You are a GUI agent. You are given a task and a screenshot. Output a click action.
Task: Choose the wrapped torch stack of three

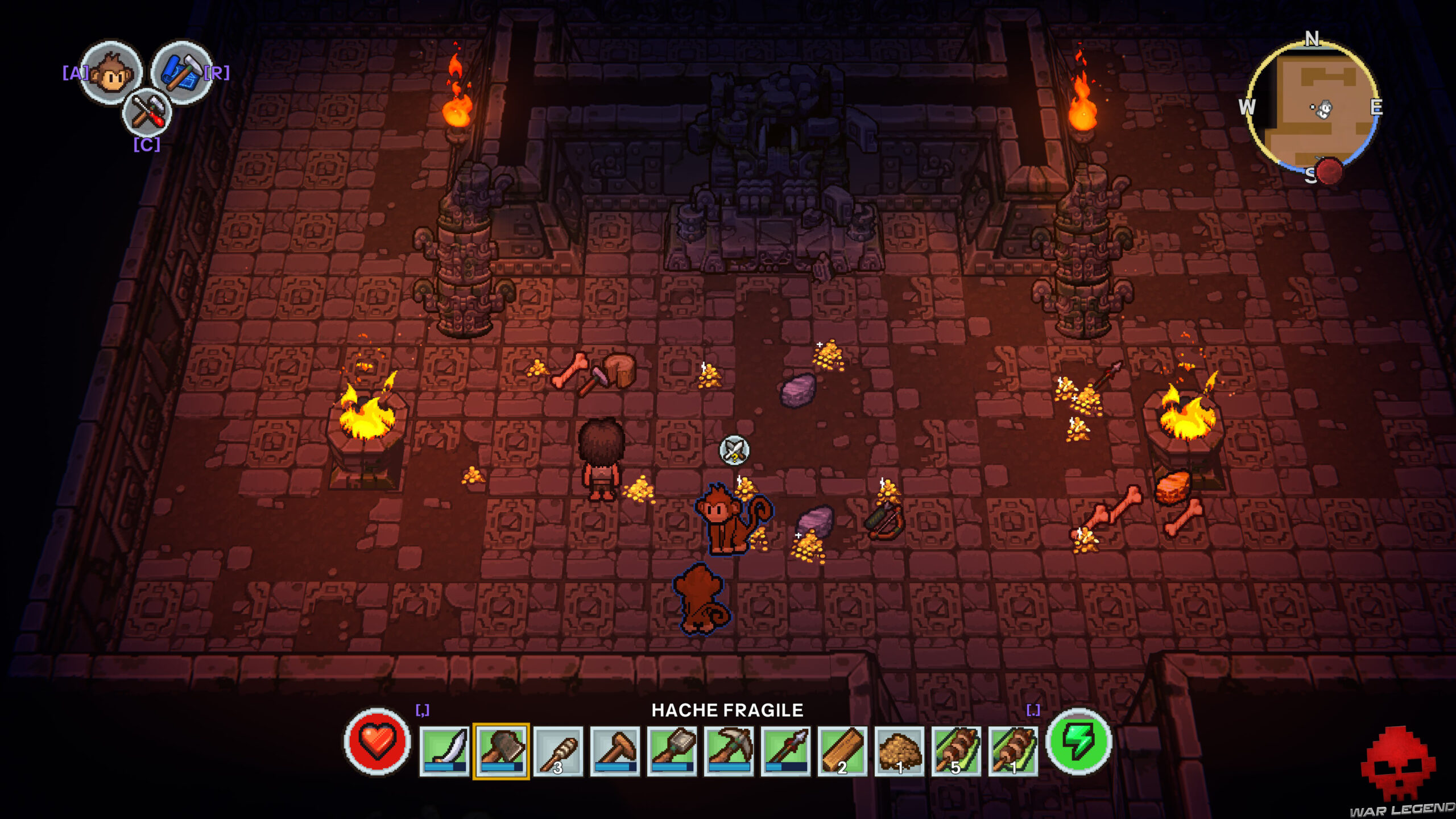(558, 751)
